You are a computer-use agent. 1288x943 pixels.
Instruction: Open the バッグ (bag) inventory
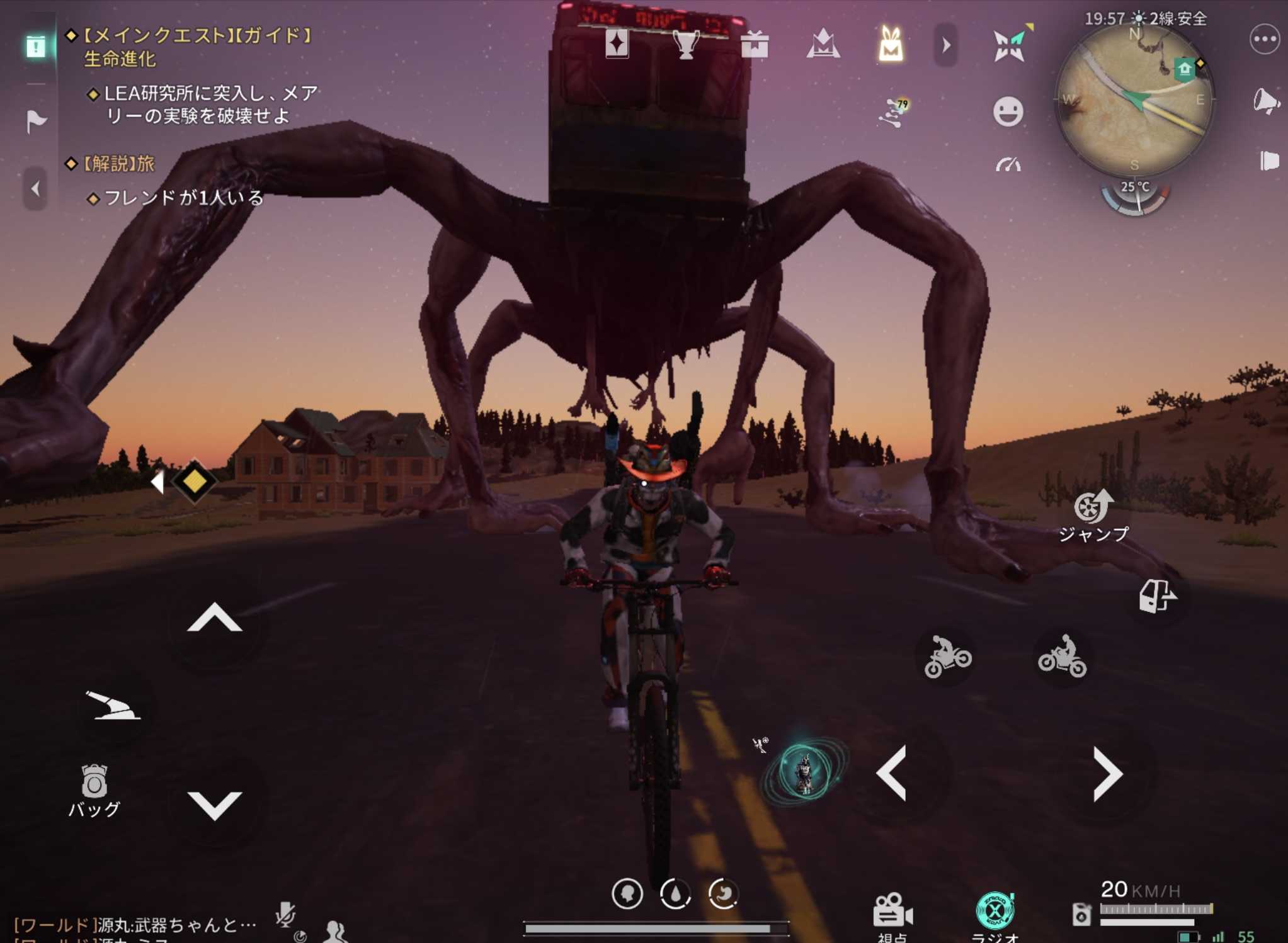pyautogui.click(x=94, y=789)
